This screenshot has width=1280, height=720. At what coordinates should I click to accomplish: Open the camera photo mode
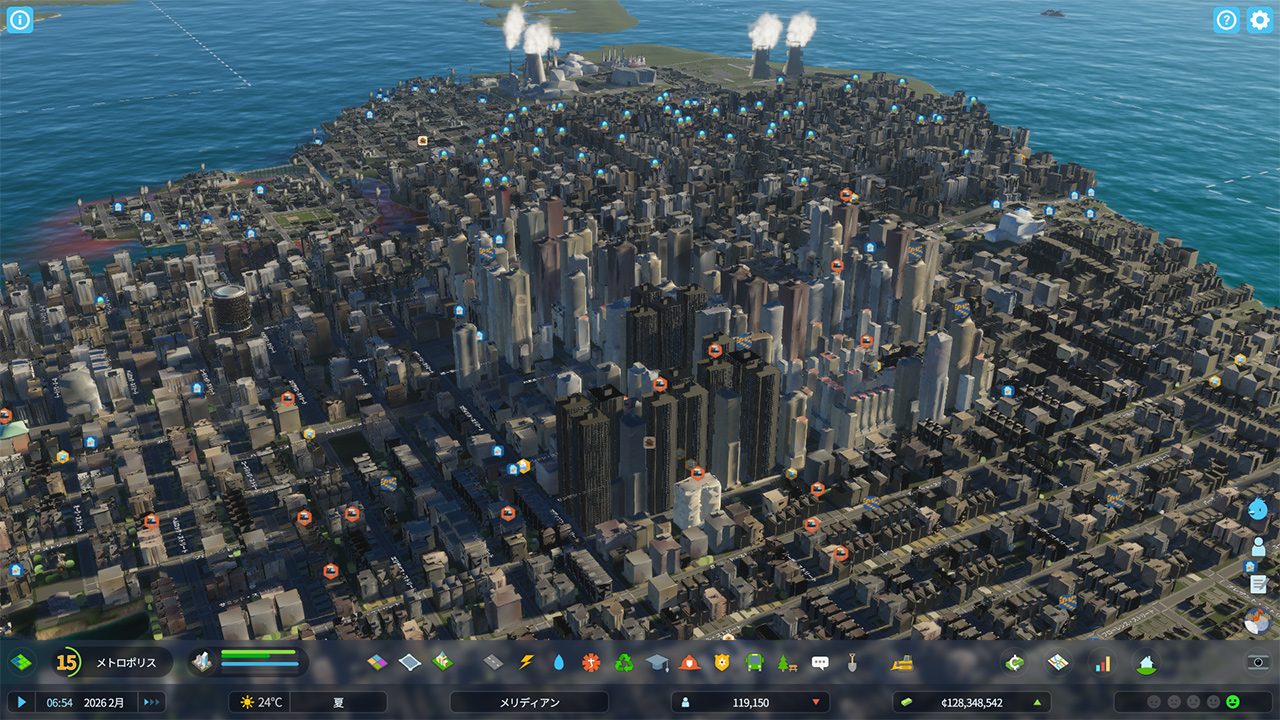pos(1259,662)
